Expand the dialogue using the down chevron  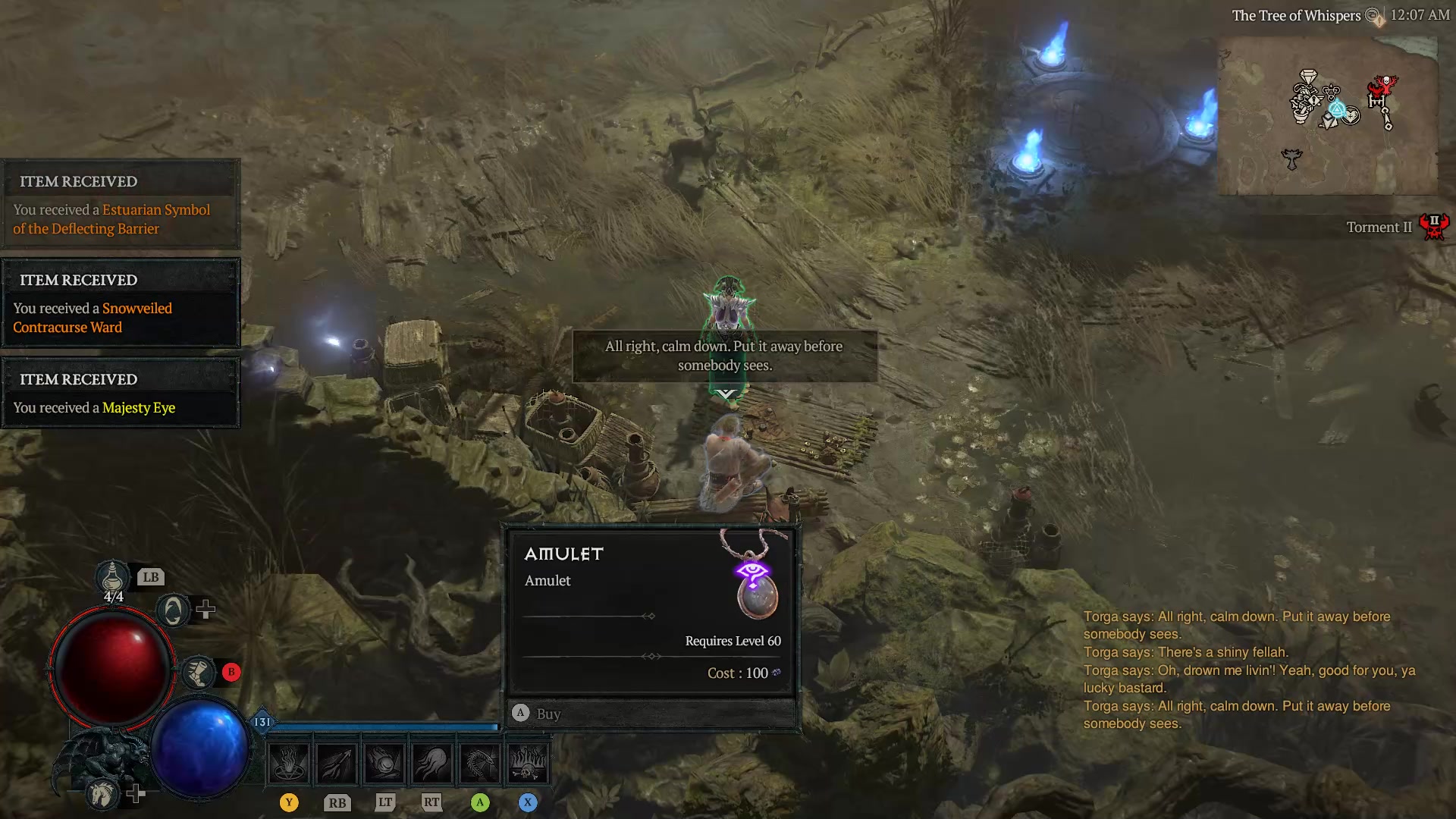coord(724,393)
